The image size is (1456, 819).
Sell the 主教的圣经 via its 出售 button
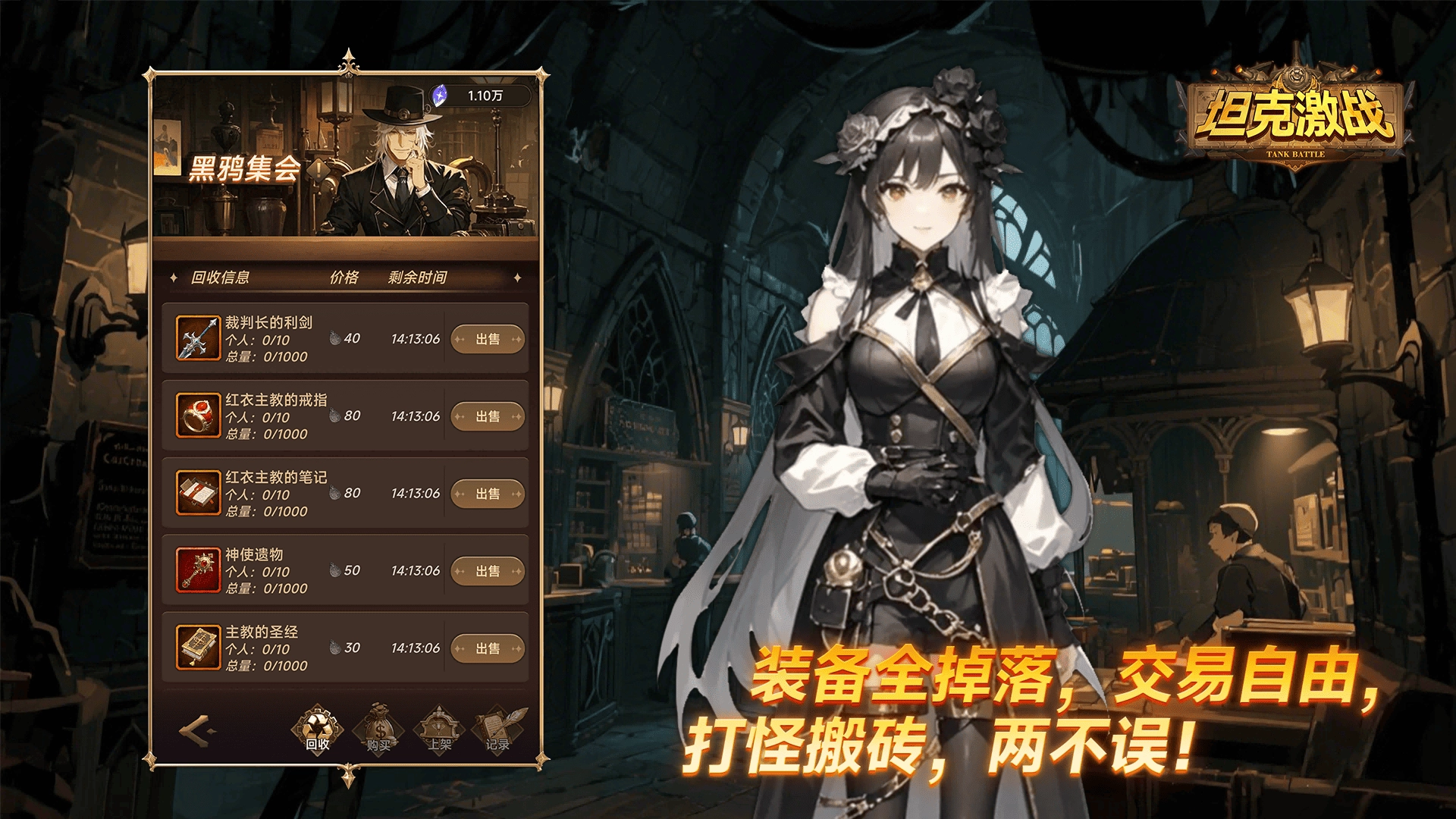tap(487, 648)
